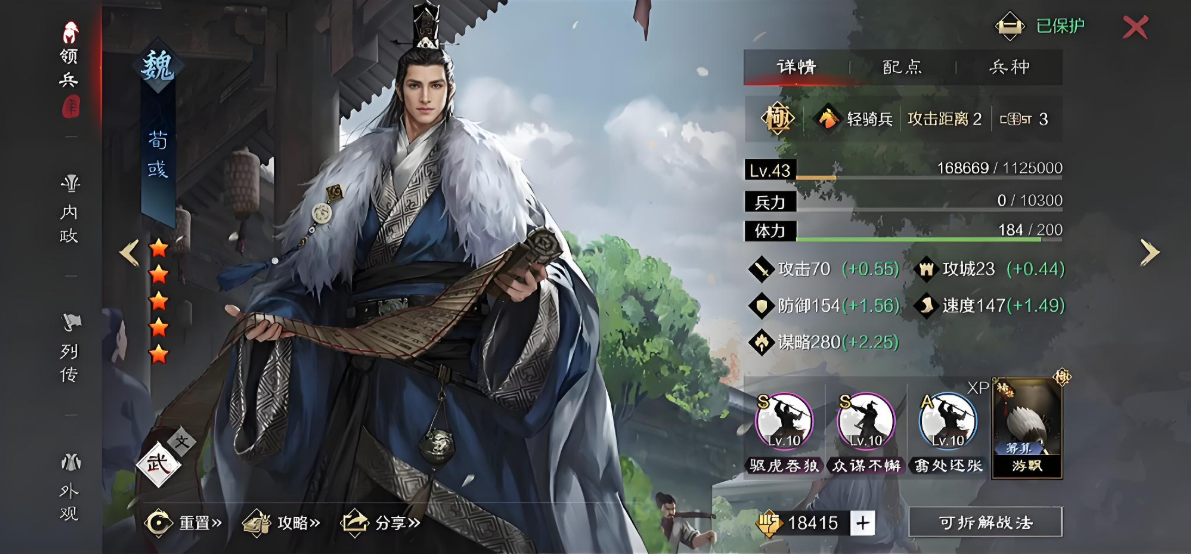This screenshot has width=1191, height=554.
Task: Toggle the 已保护 protection lock
Action: (x=1042, y=26)
